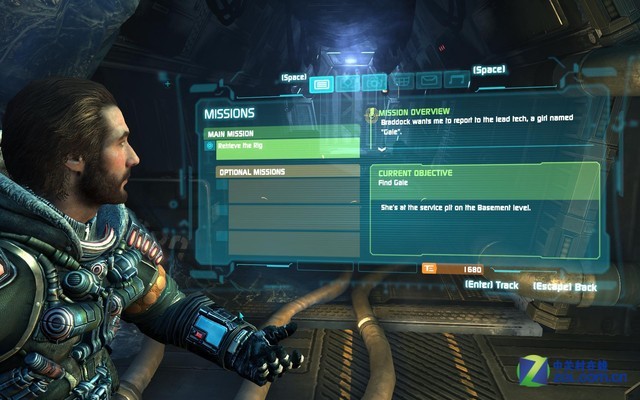Go back from the missions screen

click(565, 286)
